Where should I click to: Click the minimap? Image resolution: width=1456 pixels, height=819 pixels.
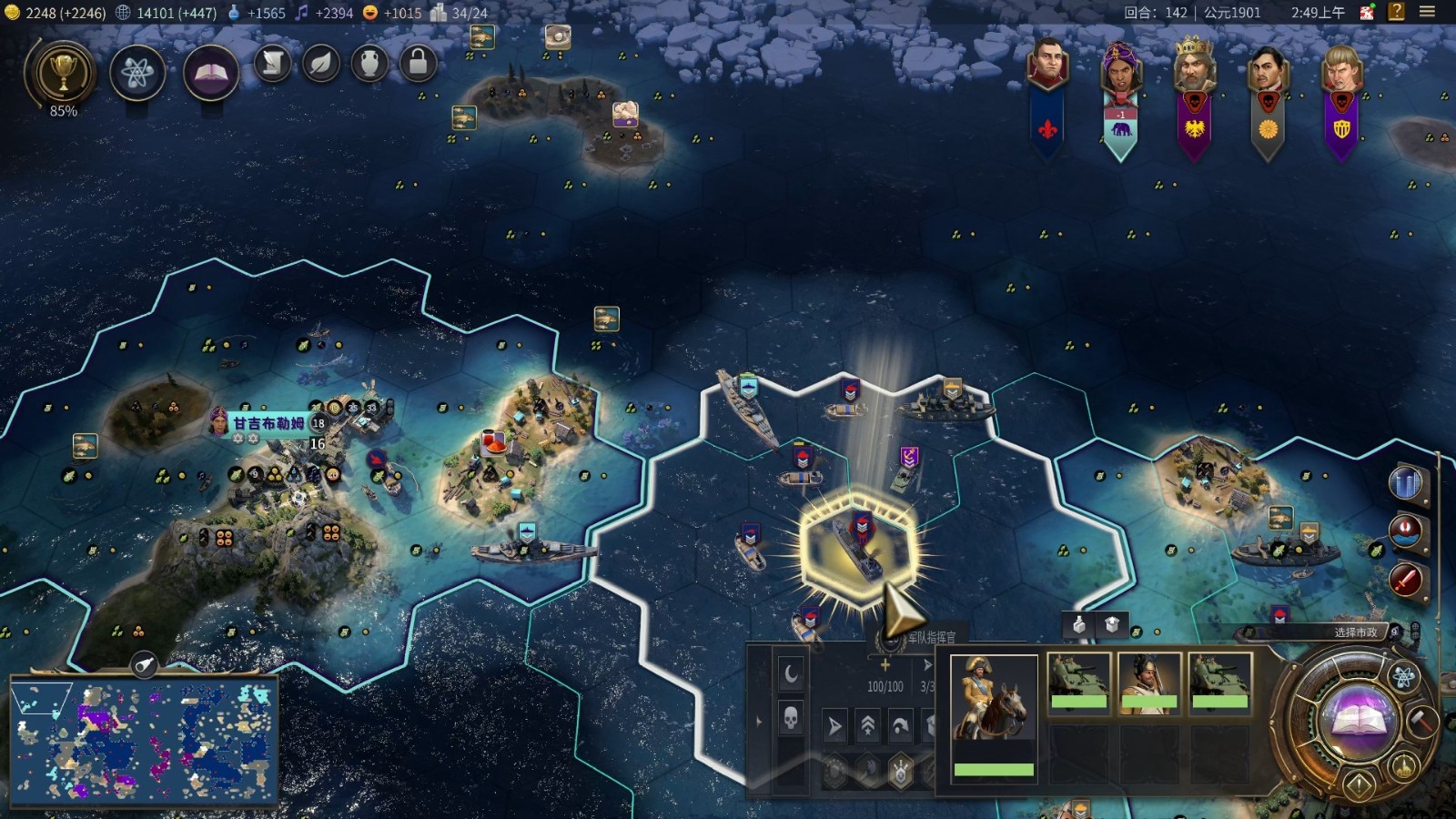coord(144,741)
